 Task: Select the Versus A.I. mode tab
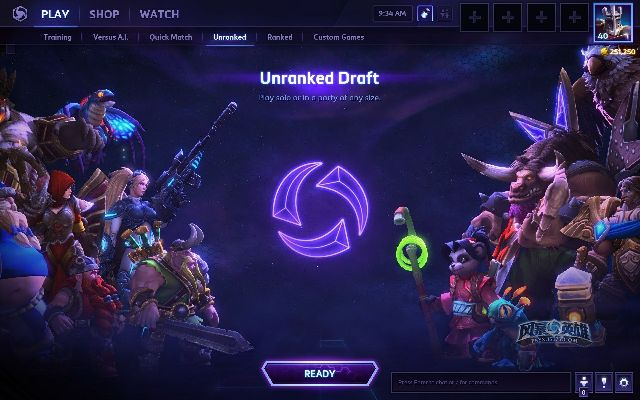(x=110, y=37)
